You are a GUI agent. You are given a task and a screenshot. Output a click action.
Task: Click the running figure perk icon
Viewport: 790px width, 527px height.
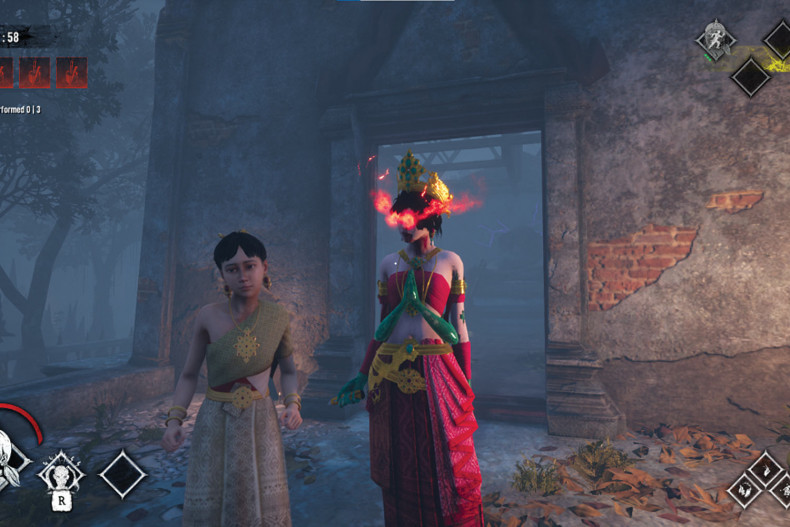pos(716,39)
